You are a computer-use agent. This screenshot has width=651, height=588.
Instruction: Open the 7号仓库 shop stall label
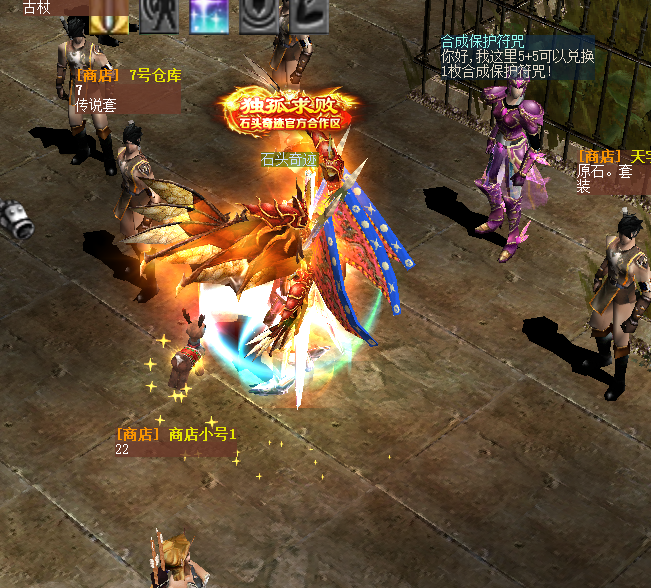128,76
